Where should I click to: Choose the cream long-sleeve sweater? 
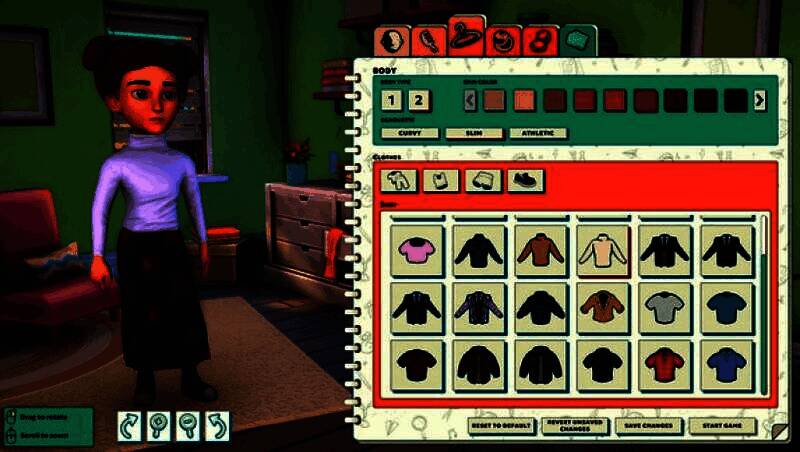602,250
